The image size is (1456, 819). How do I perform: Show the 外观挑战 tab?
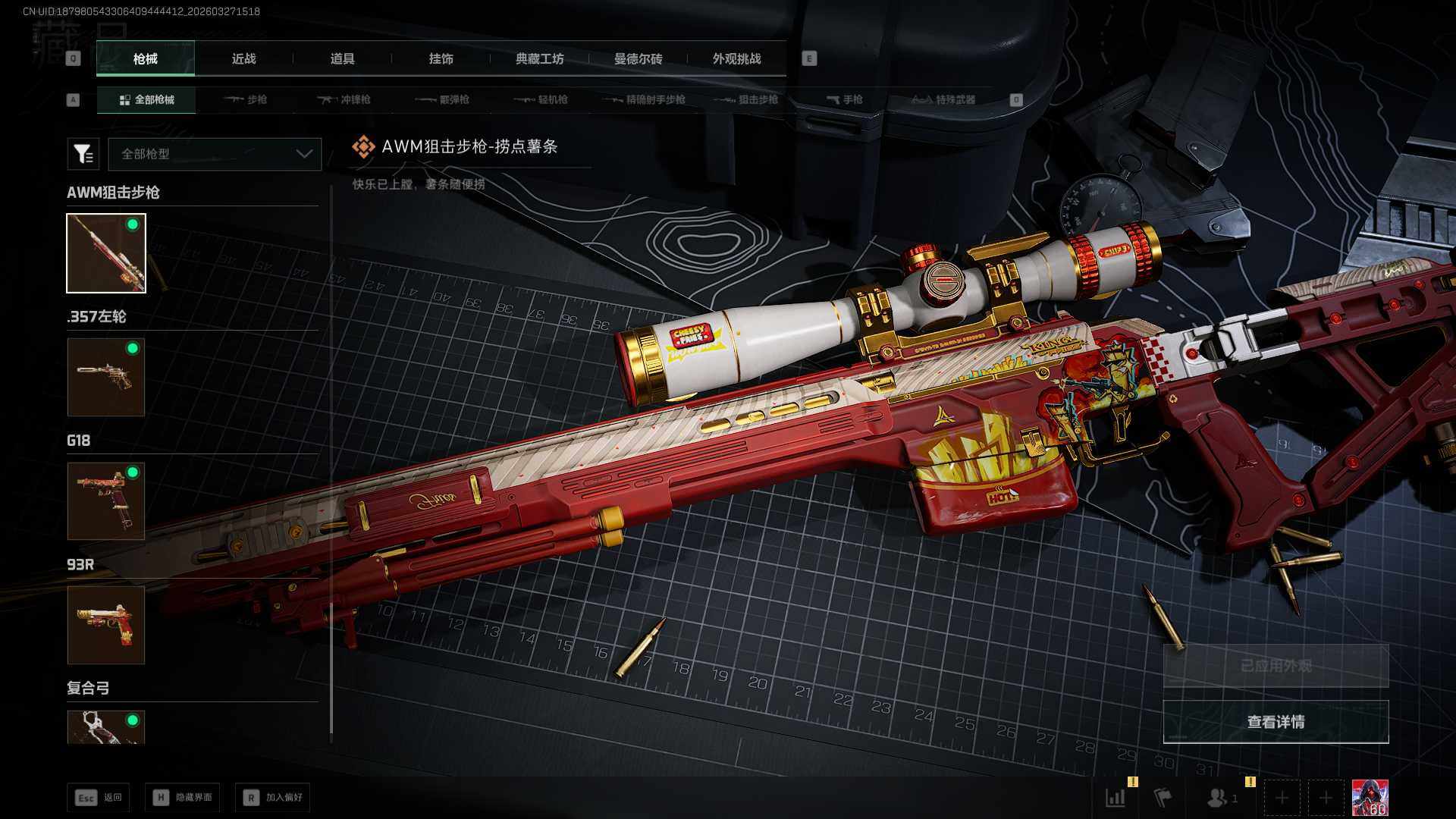coord(736,59)
